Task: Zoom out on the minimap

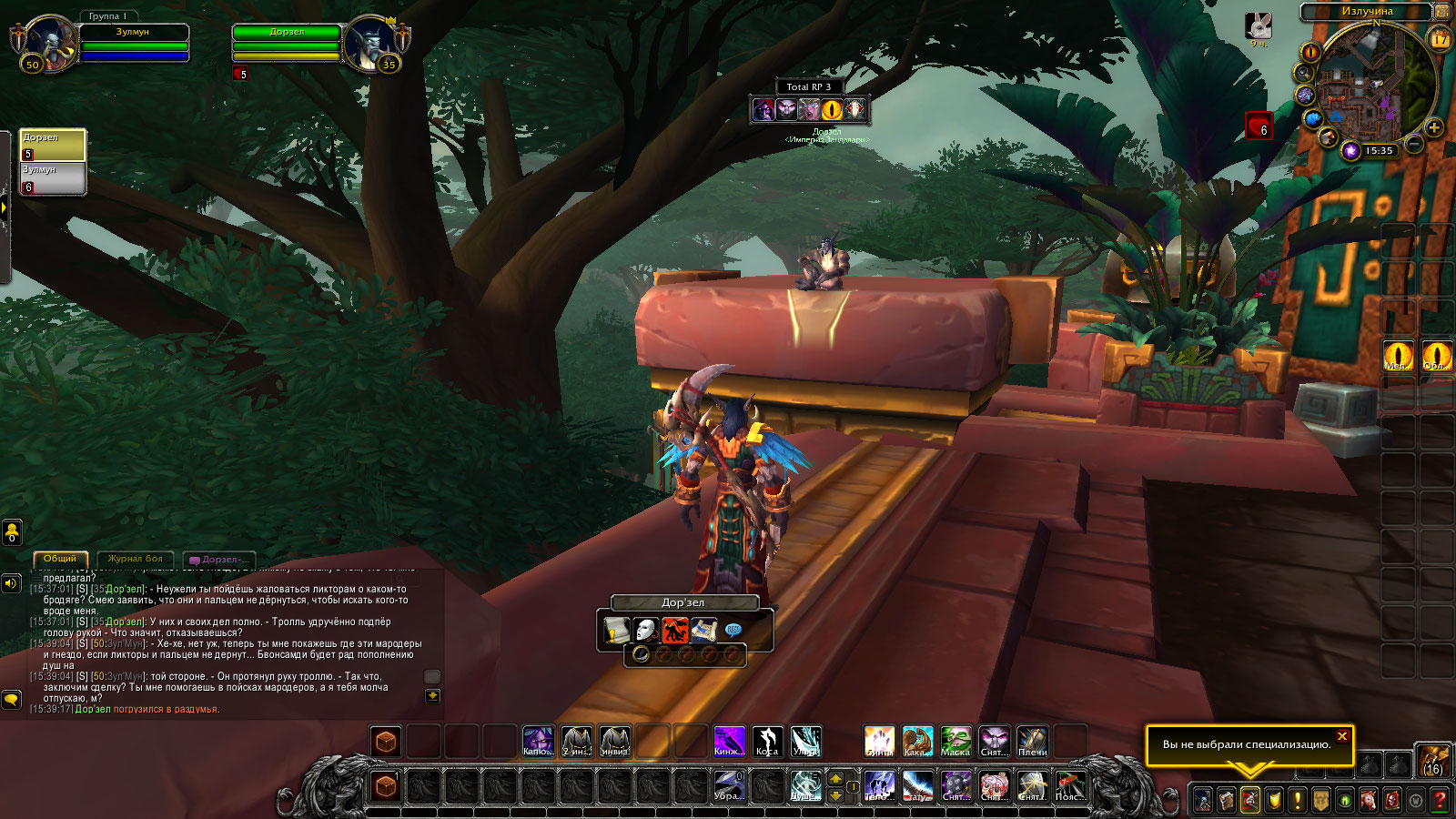Action: (1413, 144)
